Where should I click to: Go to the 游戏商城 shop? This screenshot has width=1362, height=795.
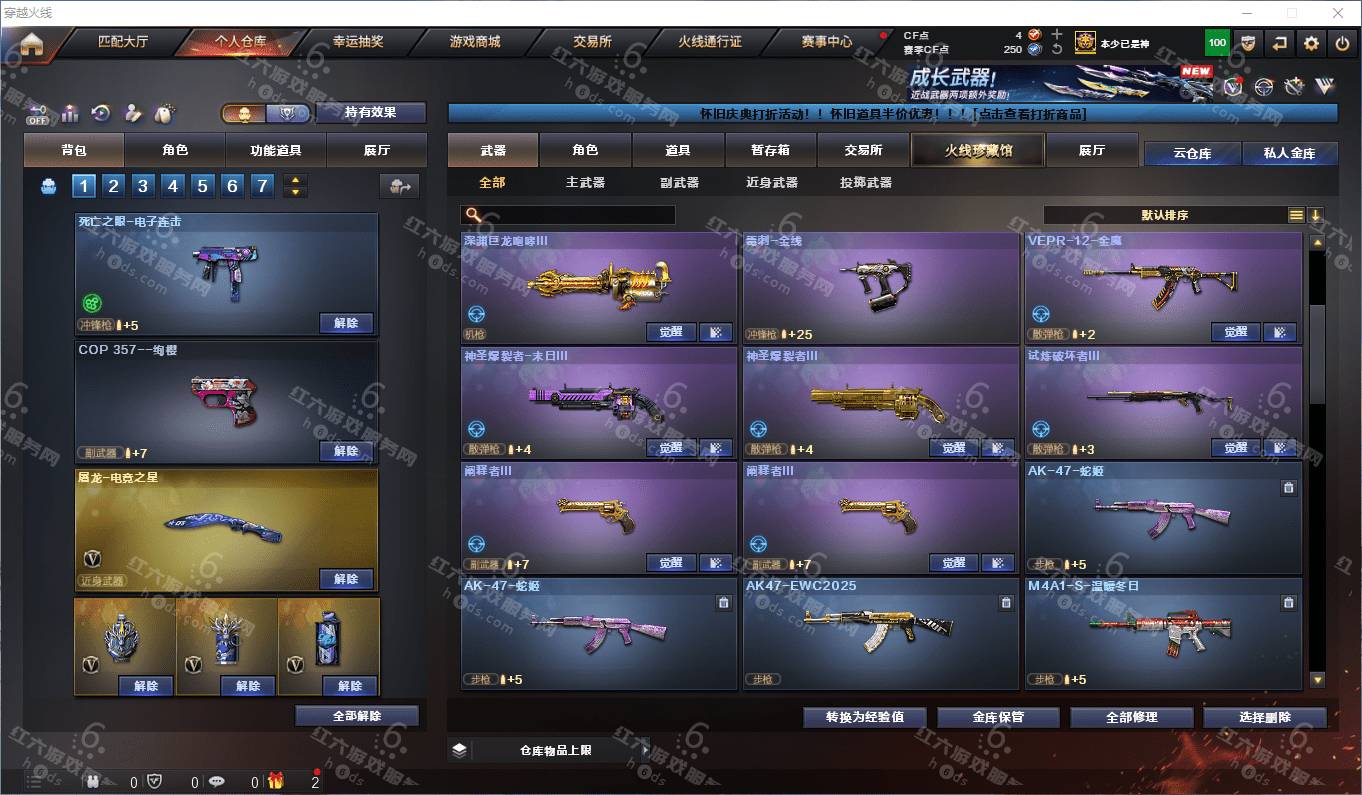474,42
